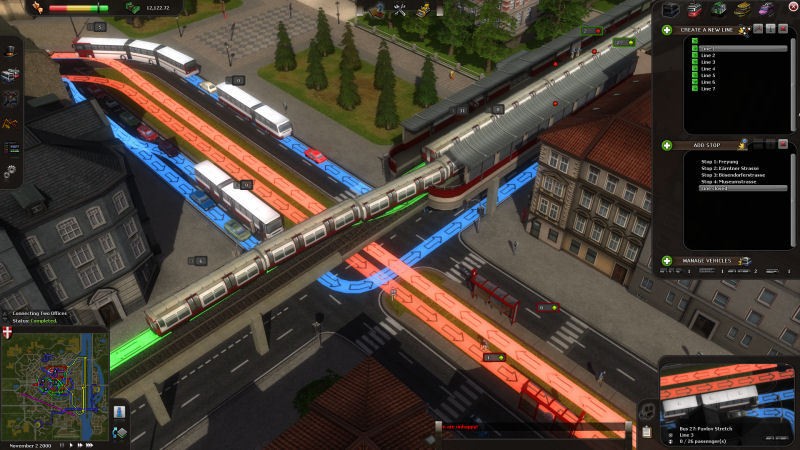The height and width of the screenshot is (450, 800).
Task: Select Line 3 in the line list
Action: [708, 62]
